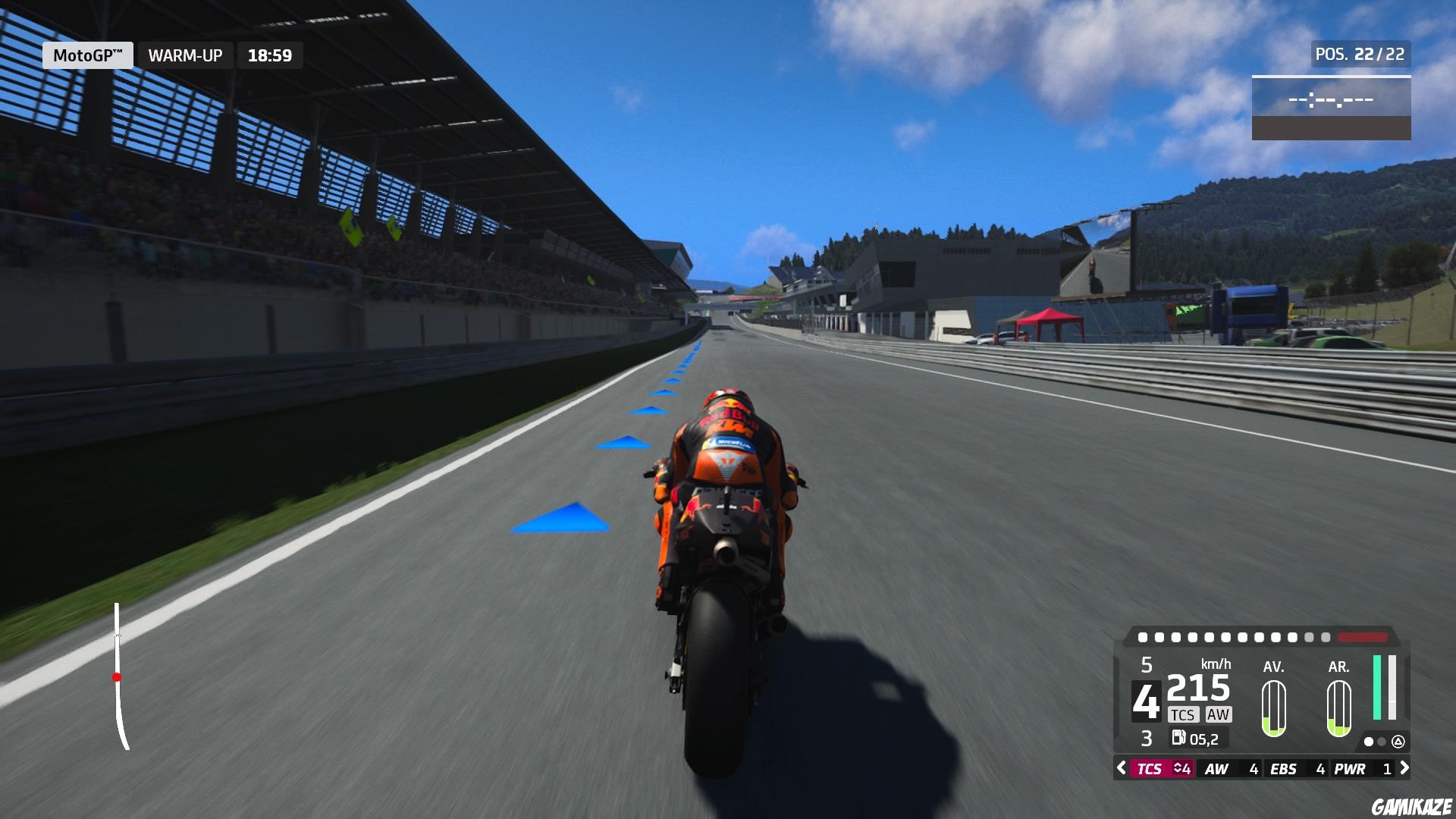Click the right chevron on the settings bar
The height and width of the screenshot is (819, 1456).
pyautogui.click(x=1404, y=769)
